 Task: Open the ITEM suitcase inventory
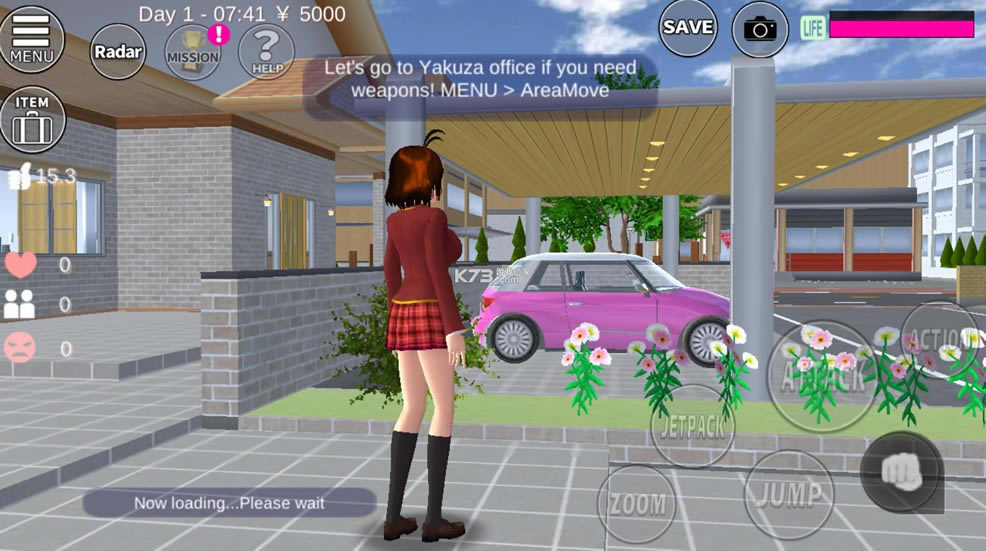(33, 119)
